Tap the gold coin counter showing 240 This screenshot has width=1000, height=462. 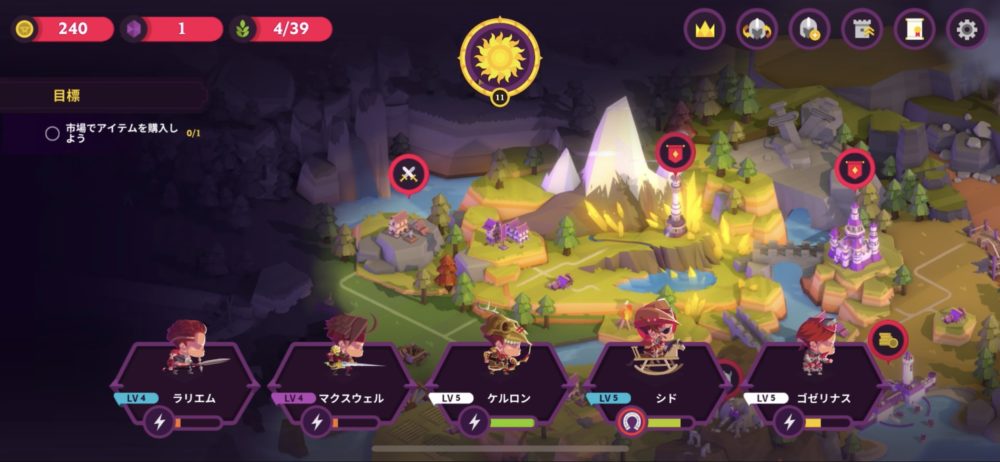[64, 28]
